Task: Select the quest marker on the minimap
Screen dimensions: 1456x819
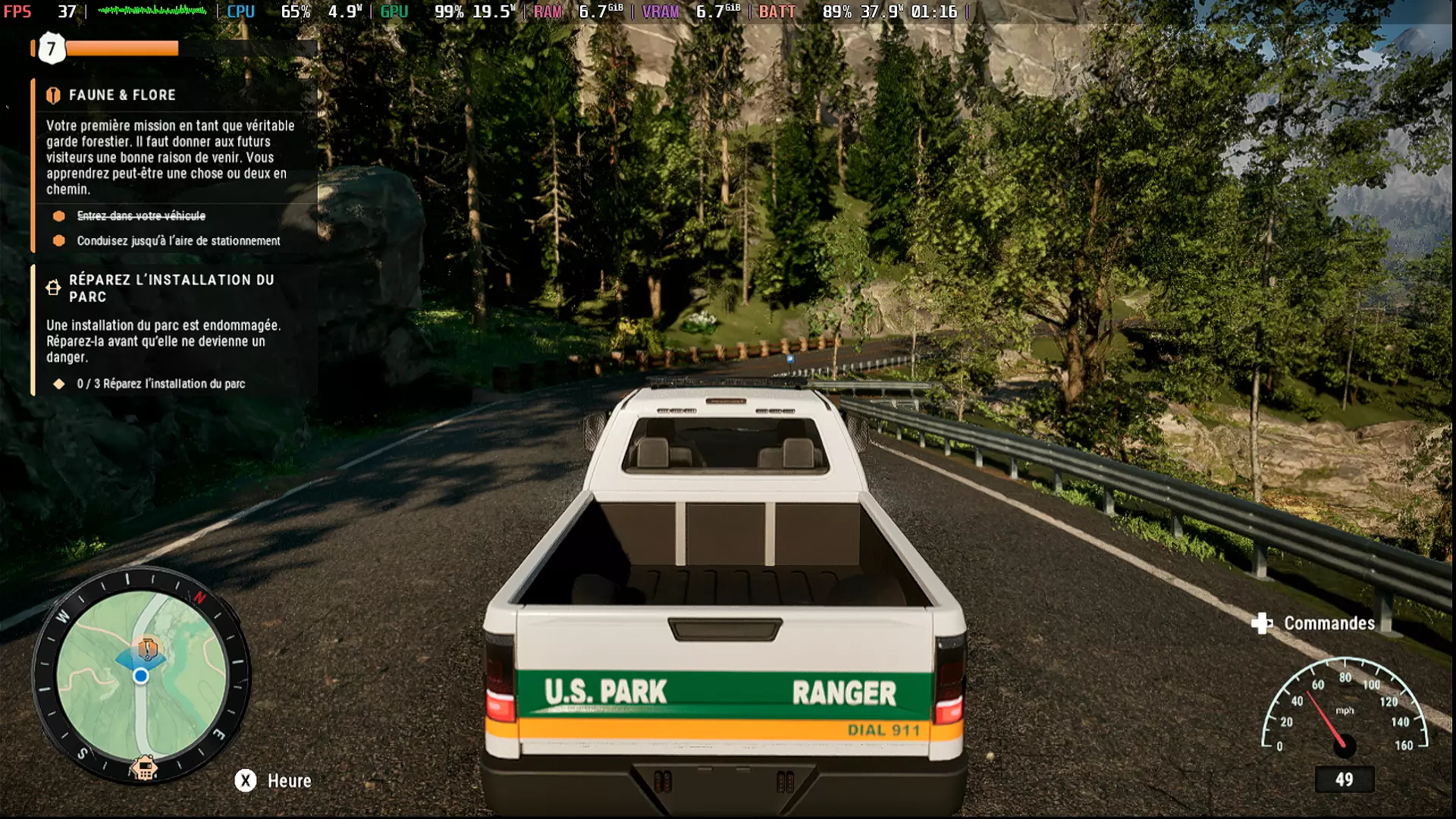Action: coord(147,648)
